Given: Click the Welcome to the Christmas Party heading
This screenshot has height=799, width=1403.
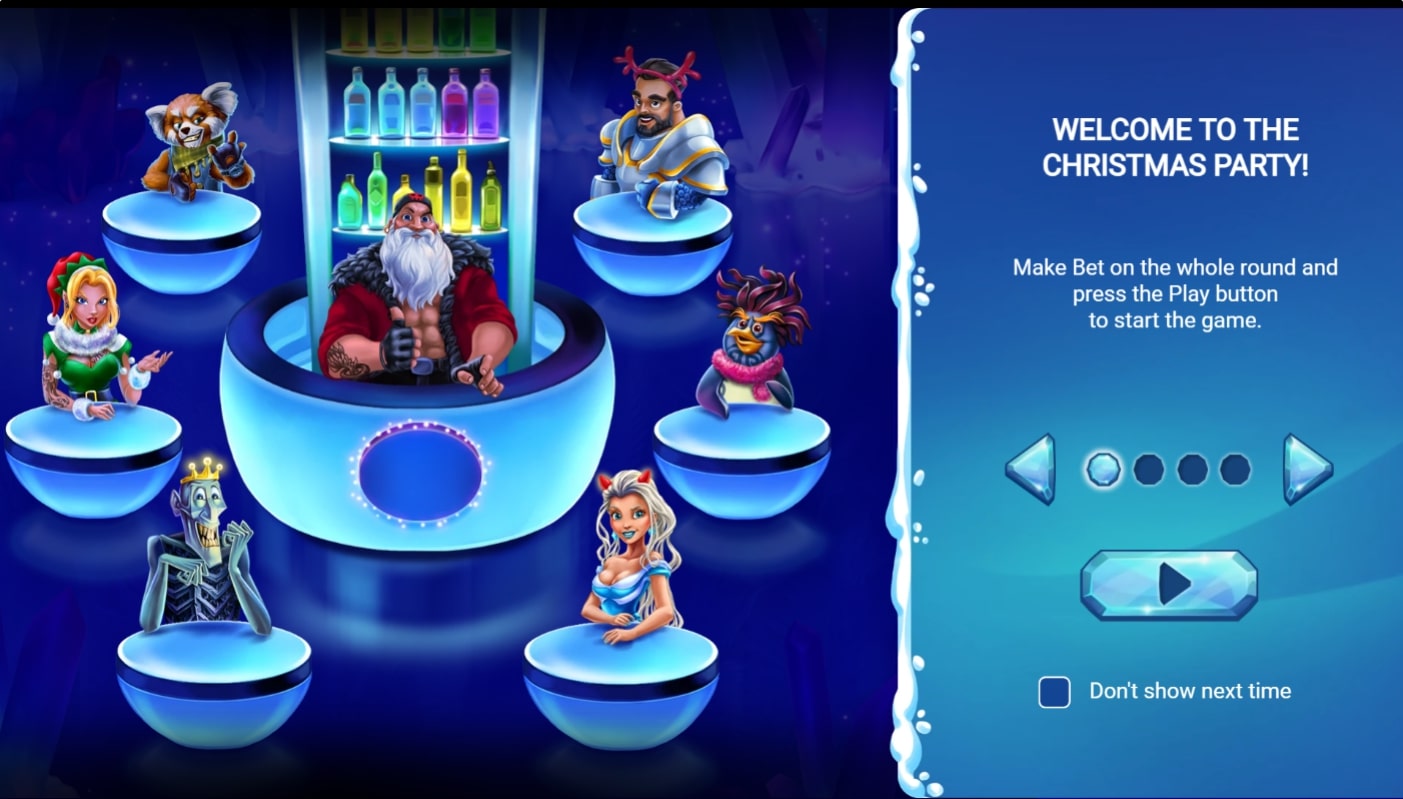Looking at the screenshot, I should (x=1175, y=145).
